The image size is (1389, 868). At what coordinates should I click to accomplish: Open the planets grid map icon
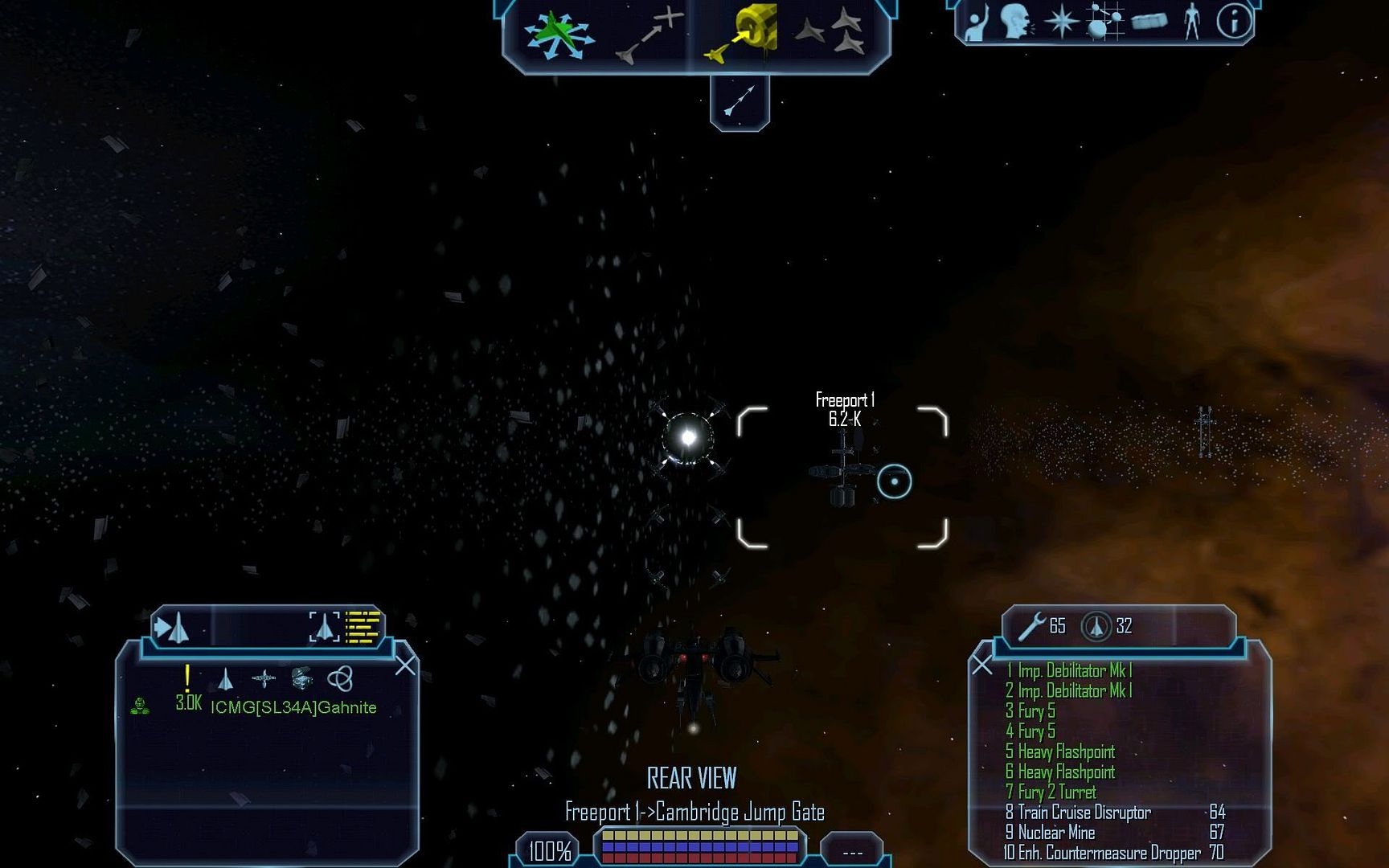(1104, 22)
